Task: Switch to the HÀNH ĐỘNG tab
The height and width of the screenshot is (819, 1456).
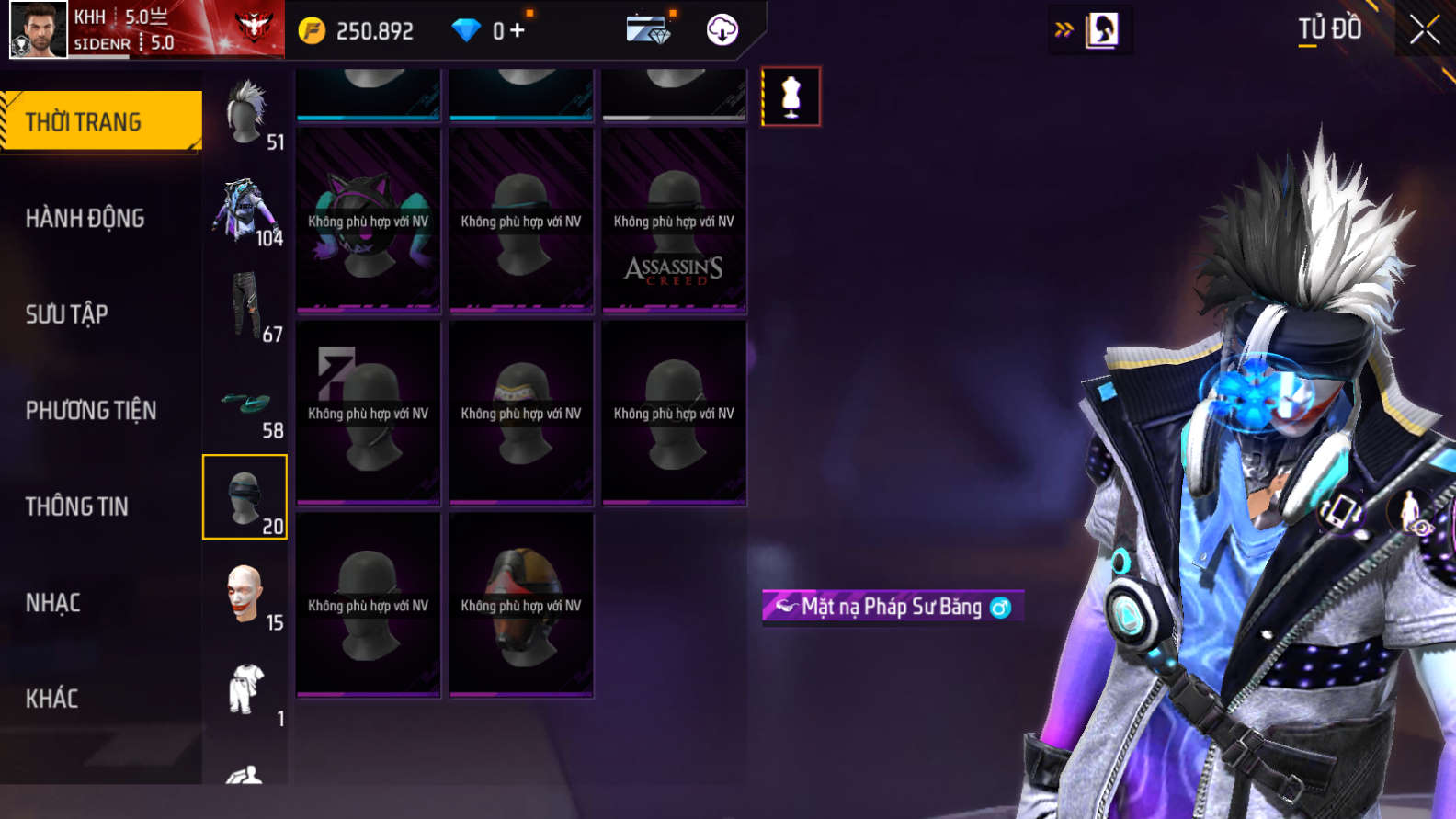Action: [85, 218]
